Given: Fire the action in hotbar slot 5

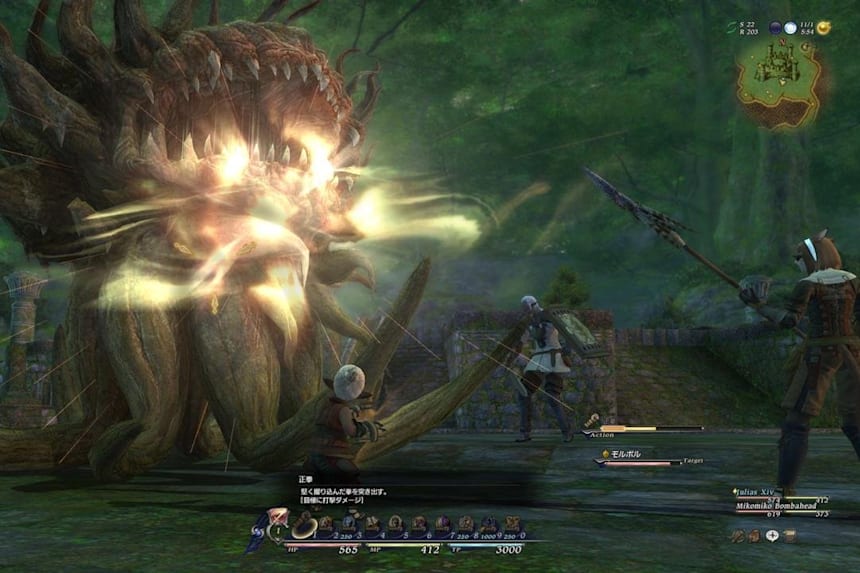Looking at the screenshot, I should tap(396, 523).
